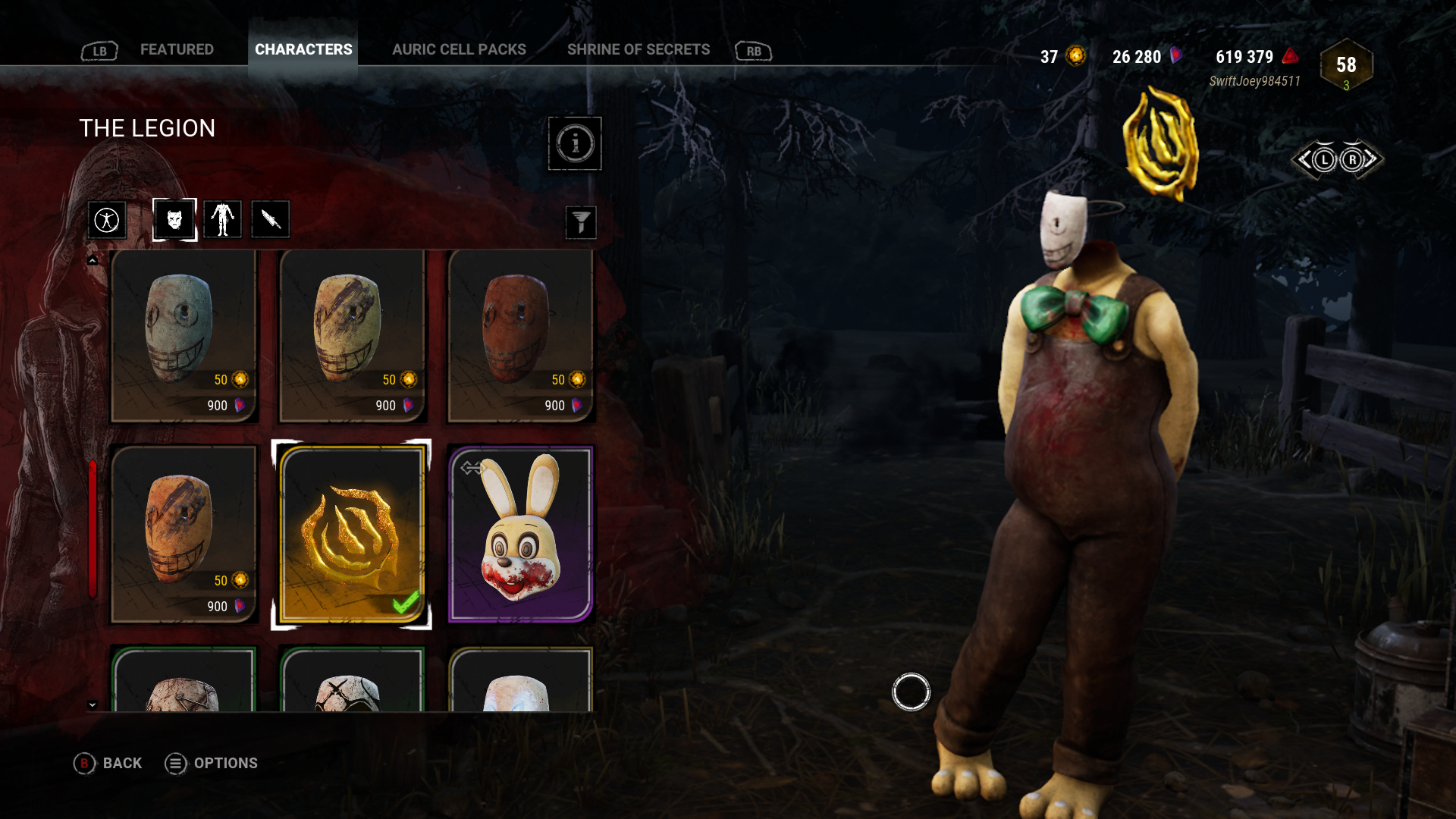This screenshot has height=819, width=1456.
Task: Select the body cosmetics category icon
Action: tap(223, 219)
